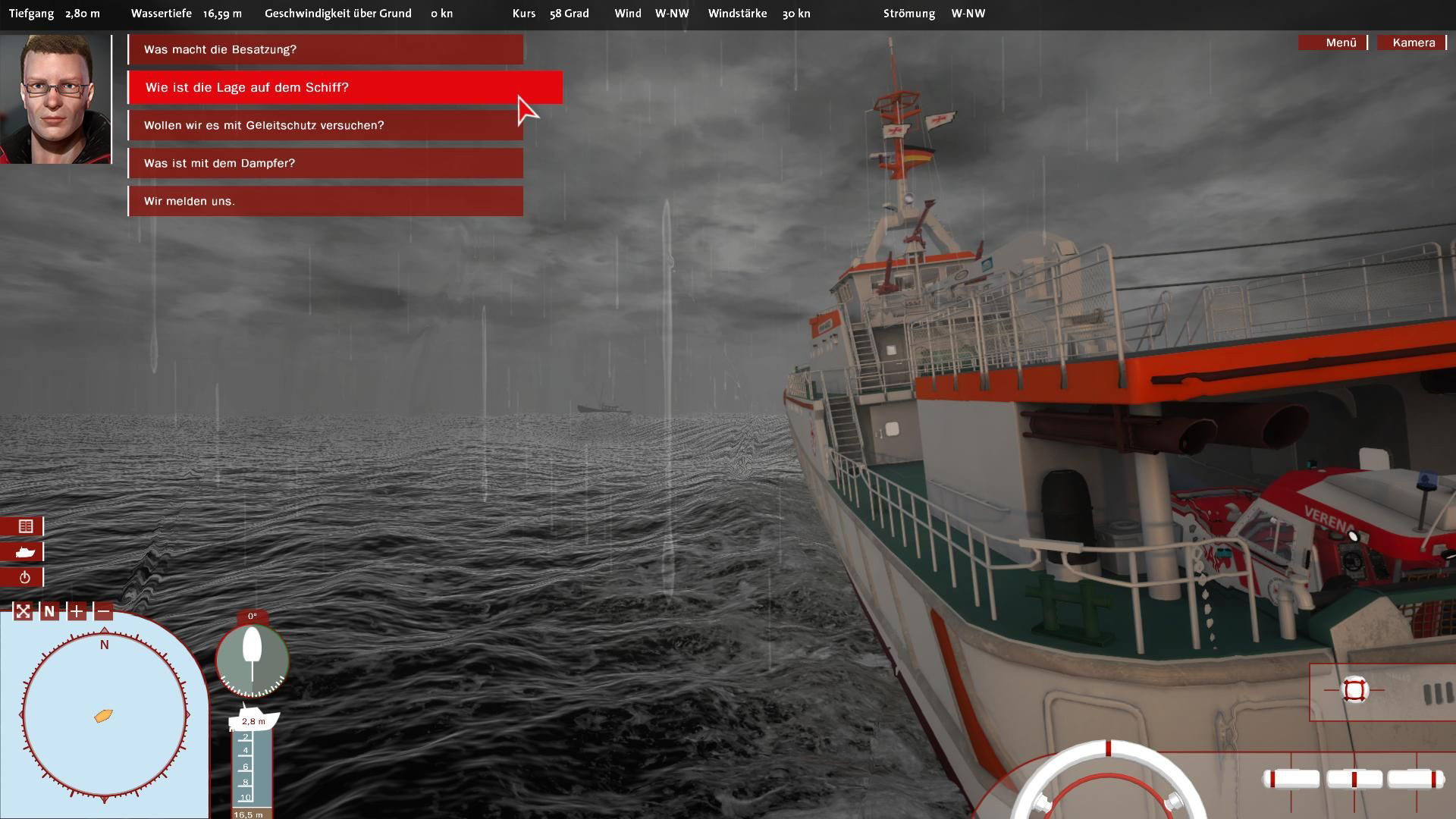Ask "Was ist mit dem Dampfer?"
The height and width of the screenshot is (819, 1456).
(325, 163)
